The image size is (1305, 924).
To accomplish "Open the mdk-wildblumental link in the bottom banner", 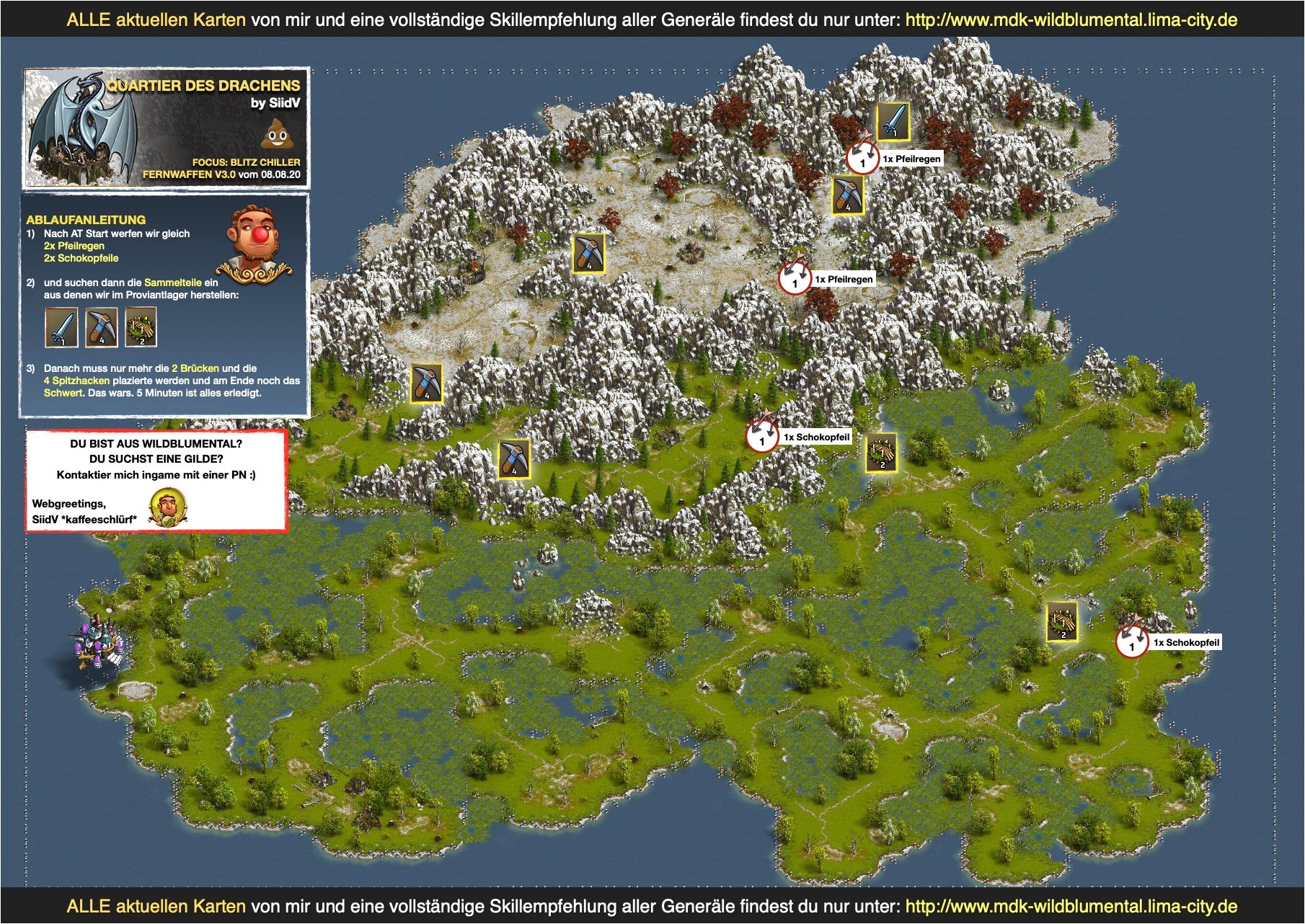I will [1071, 906].
